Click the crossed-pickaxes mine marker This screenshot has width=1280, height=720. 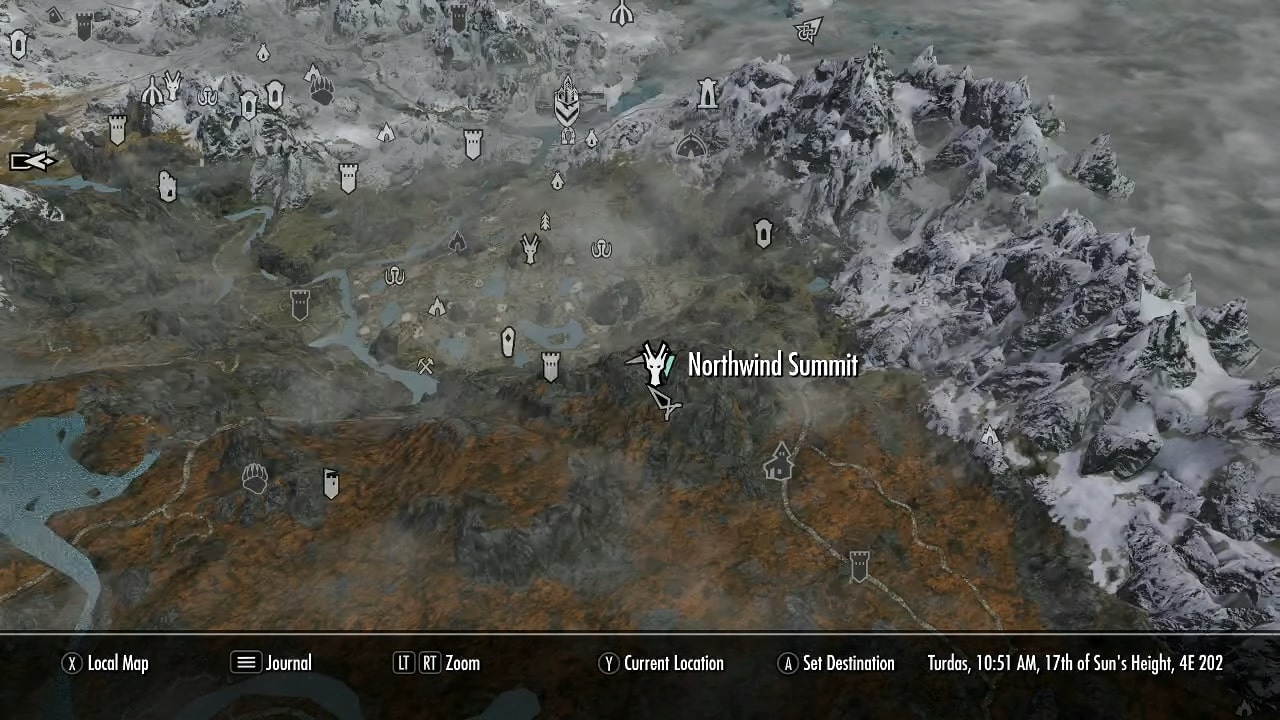[x=426, y=366]
